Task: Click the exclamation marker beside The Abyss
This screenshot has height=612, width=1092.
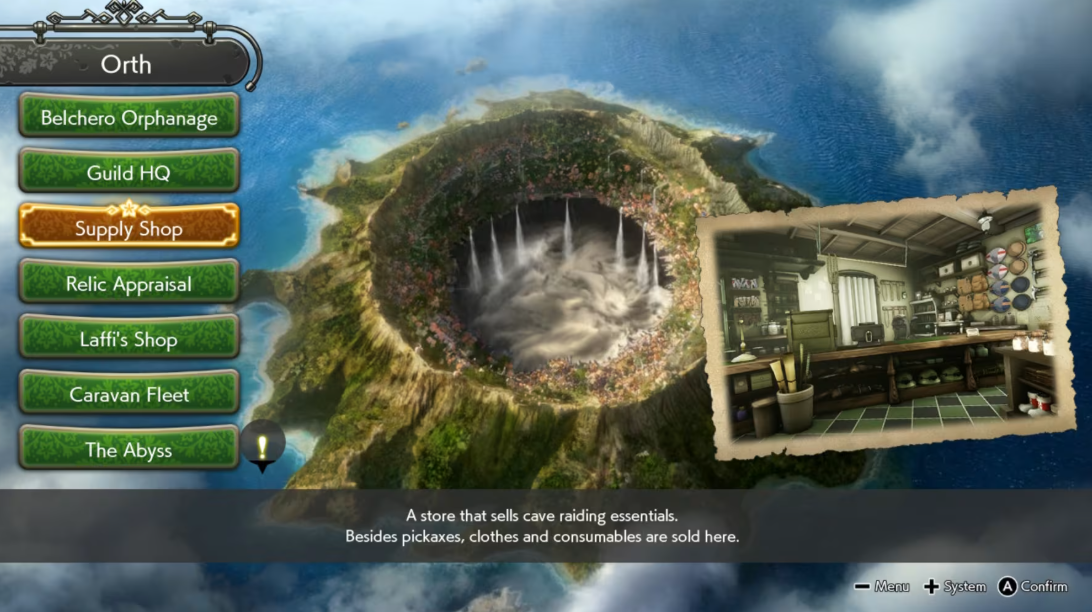Action: 263,444
